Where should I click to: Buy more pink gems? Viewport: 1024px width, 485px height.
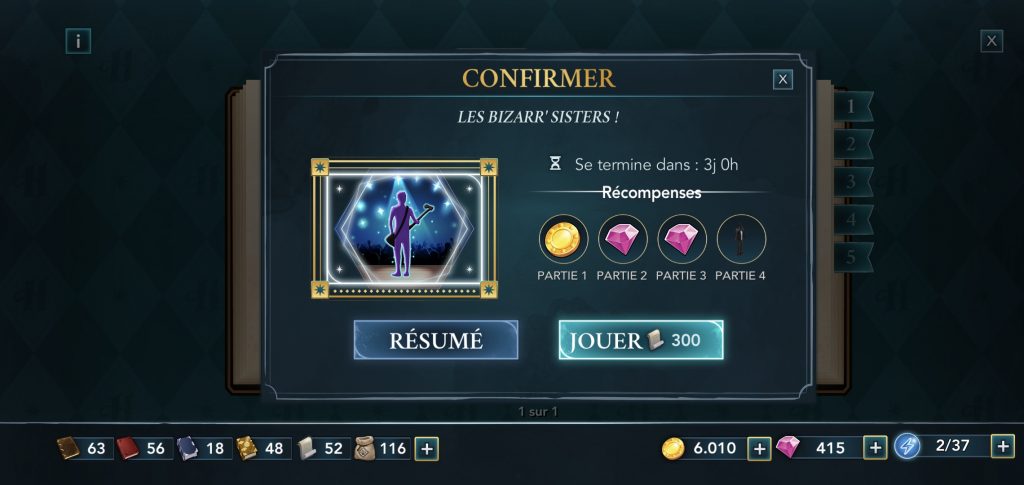pos(875,448)
